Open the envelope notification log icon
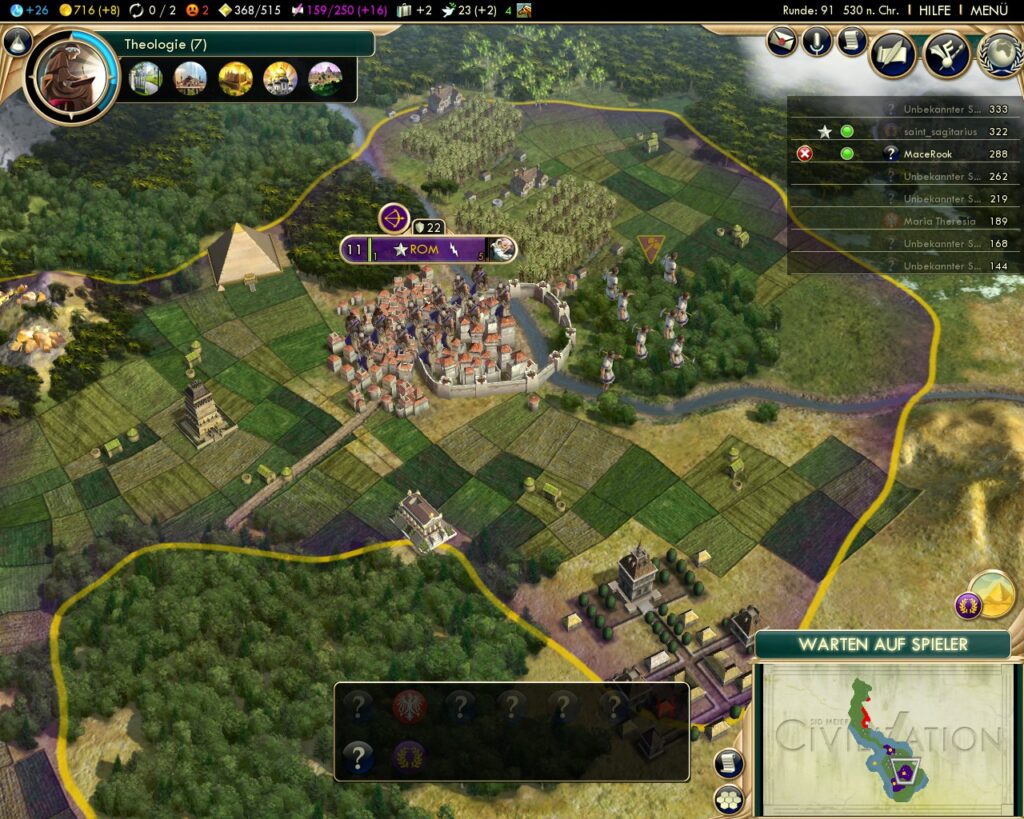 coord(783,41)
